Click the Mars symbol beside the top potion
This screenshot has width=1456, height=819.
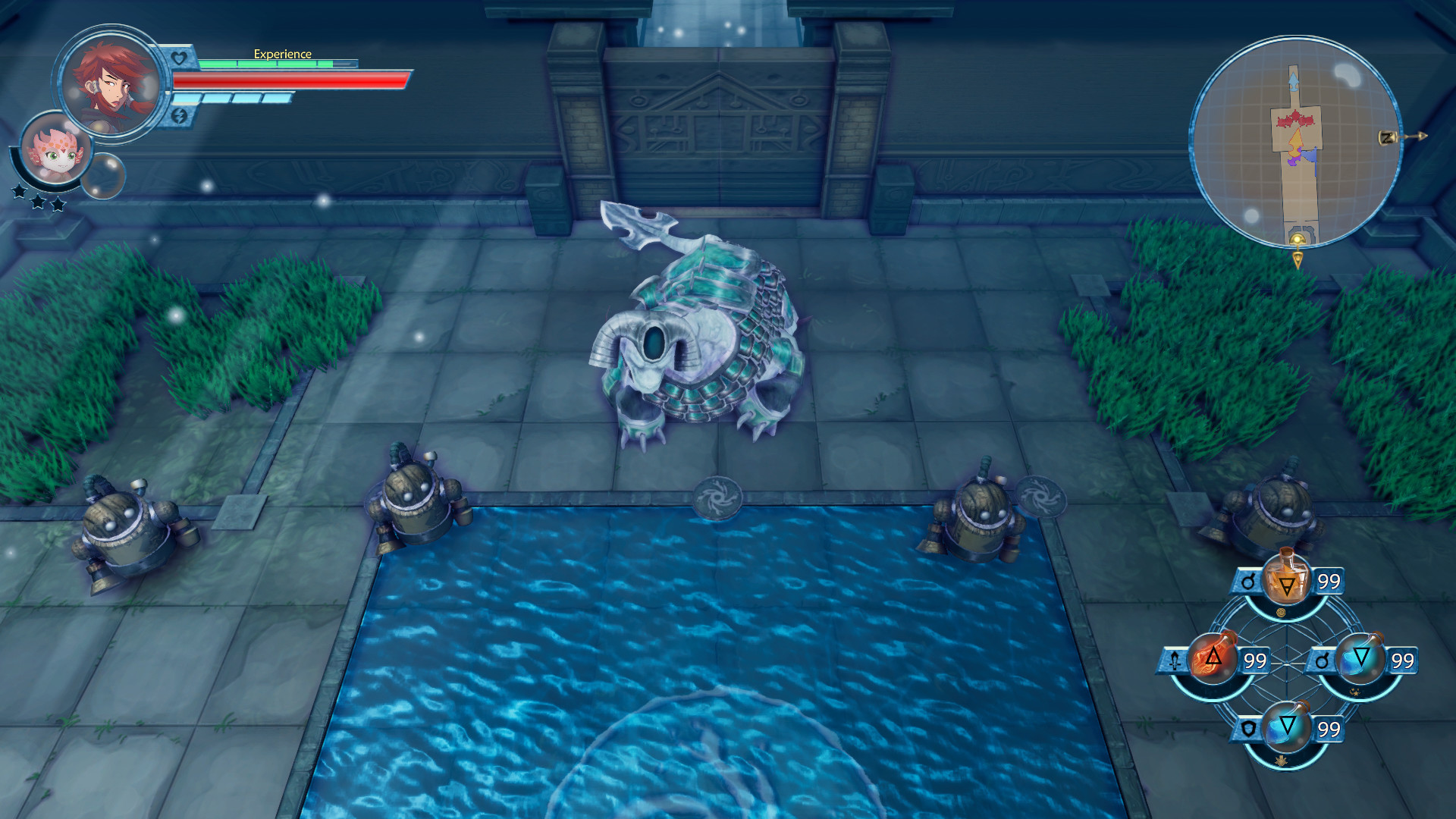tap(1249, 581)
